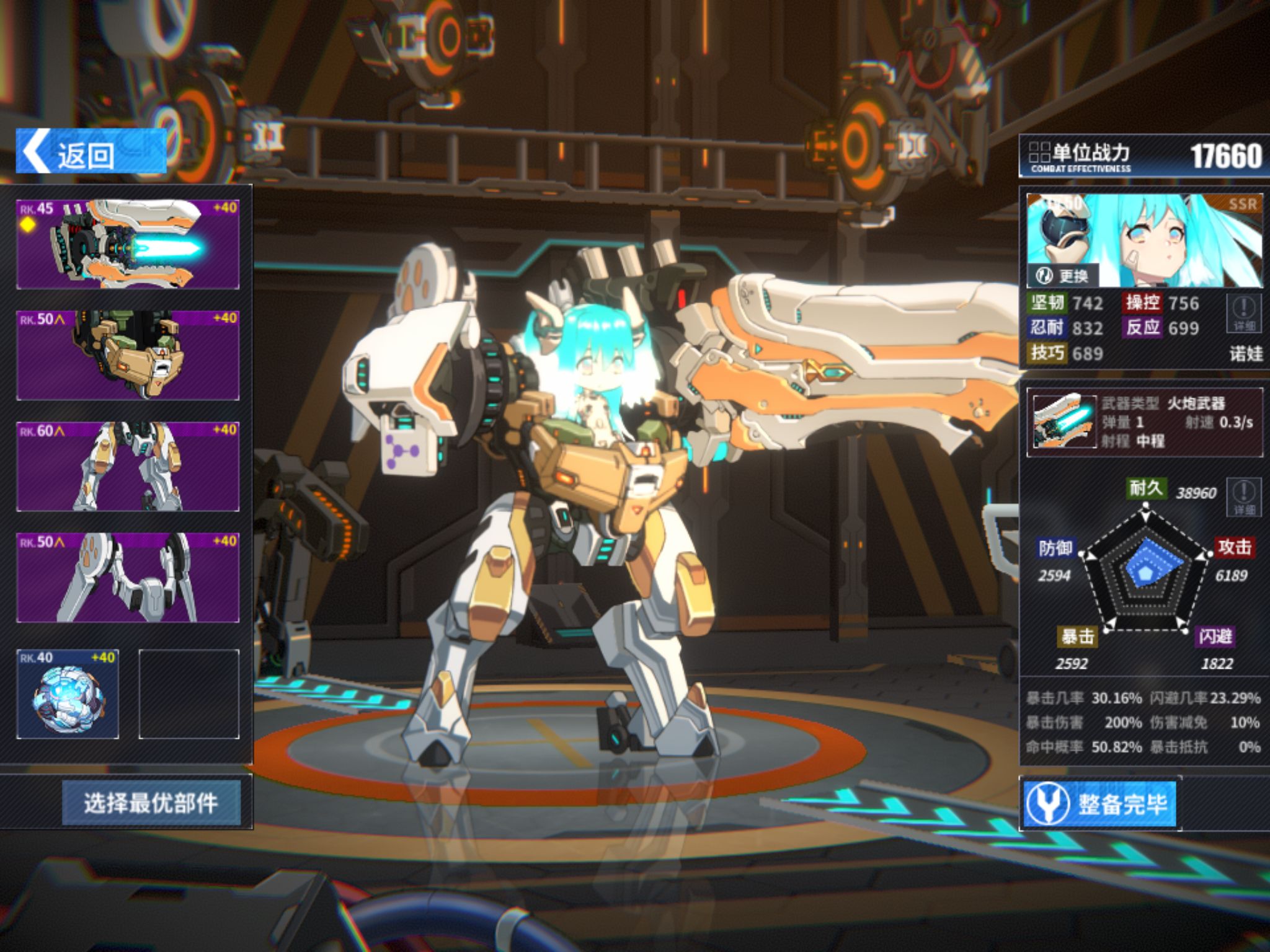Select the RK.45 cannon weapon slot

[x=128, y=244]
